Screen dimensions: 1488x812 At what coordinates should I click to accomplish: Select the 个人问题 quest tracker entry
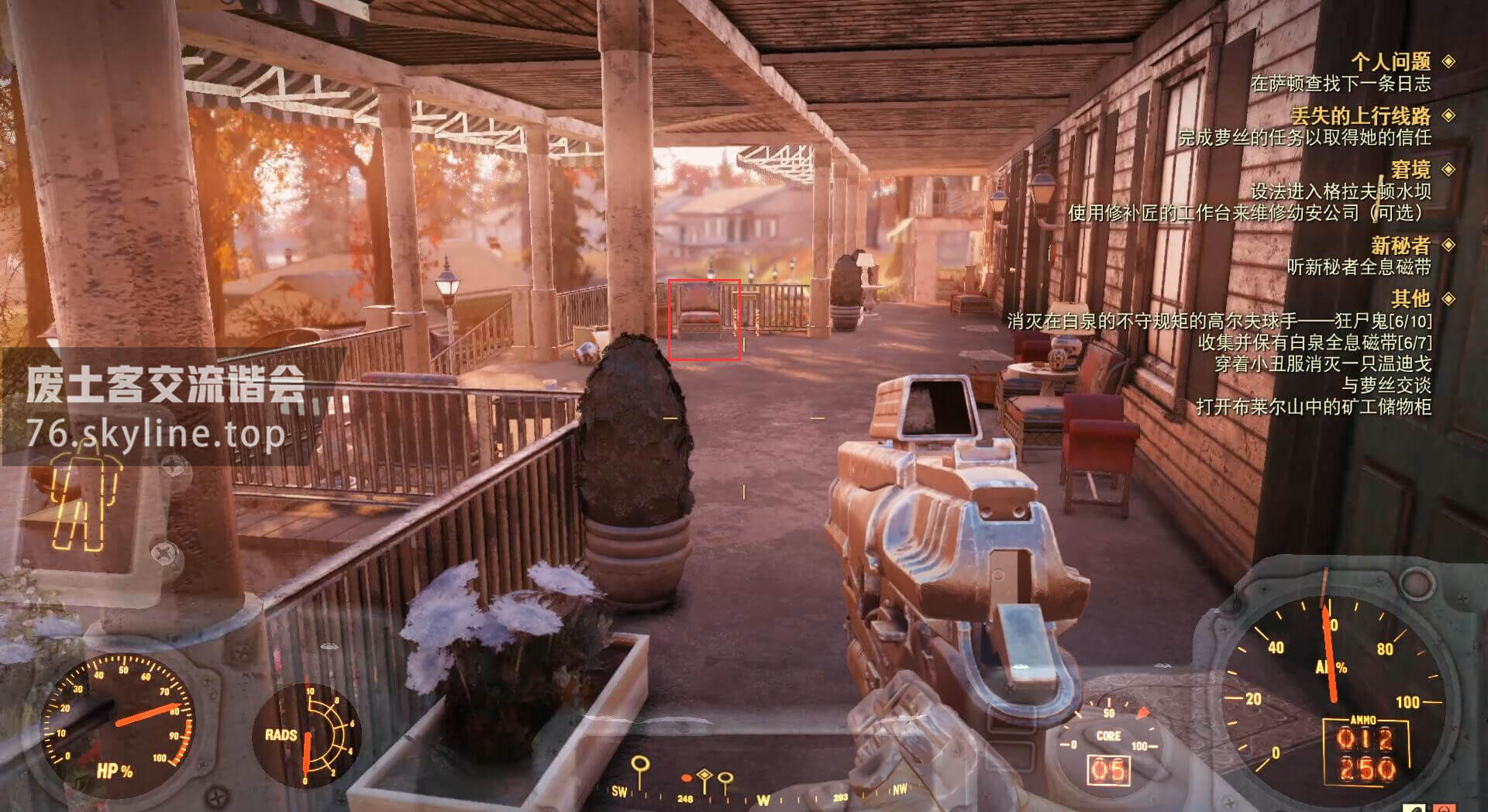(x=1391, y=61)
